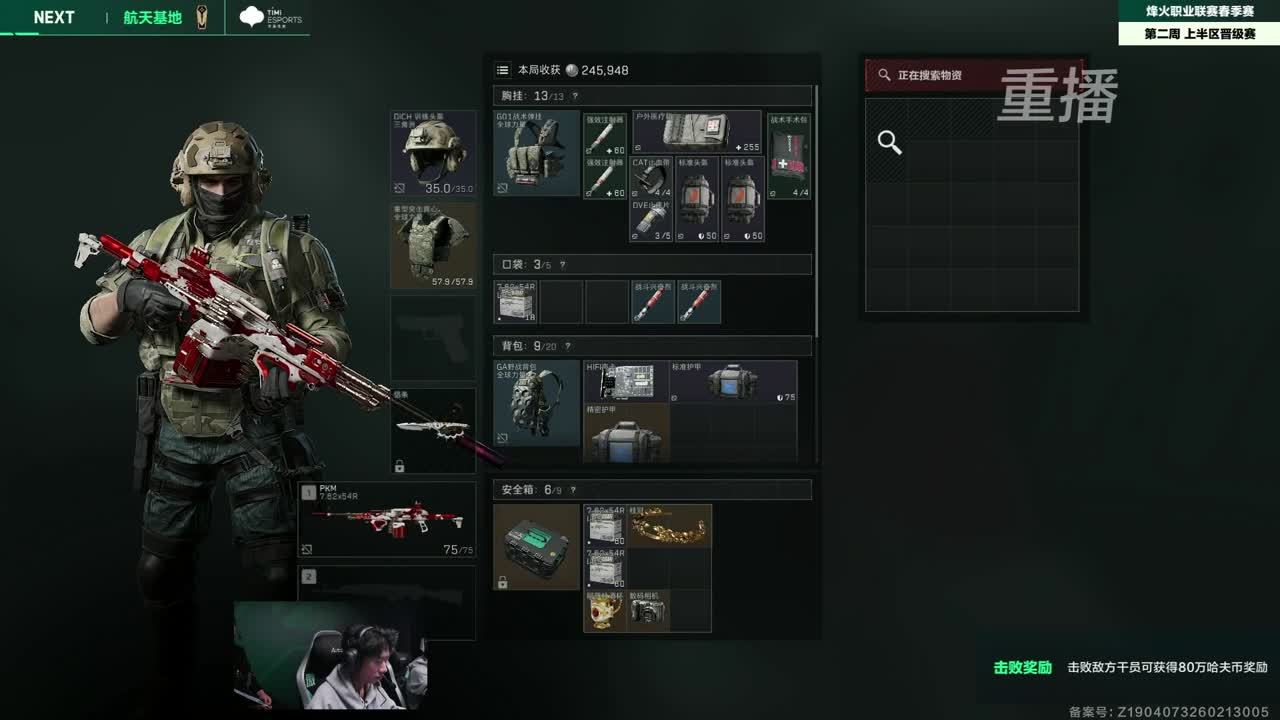Click the G01 tactical chest rig

(537, 153)
